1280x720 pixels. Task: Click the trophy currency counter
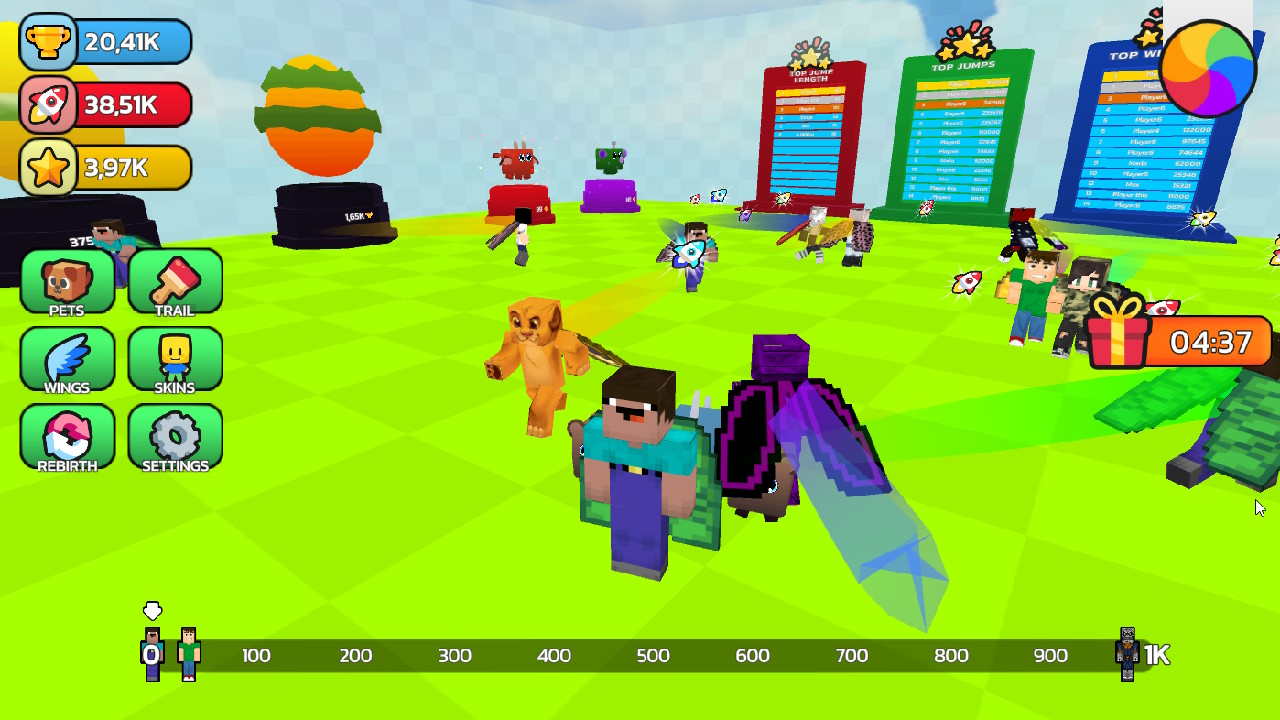click(x=105, y=42)
